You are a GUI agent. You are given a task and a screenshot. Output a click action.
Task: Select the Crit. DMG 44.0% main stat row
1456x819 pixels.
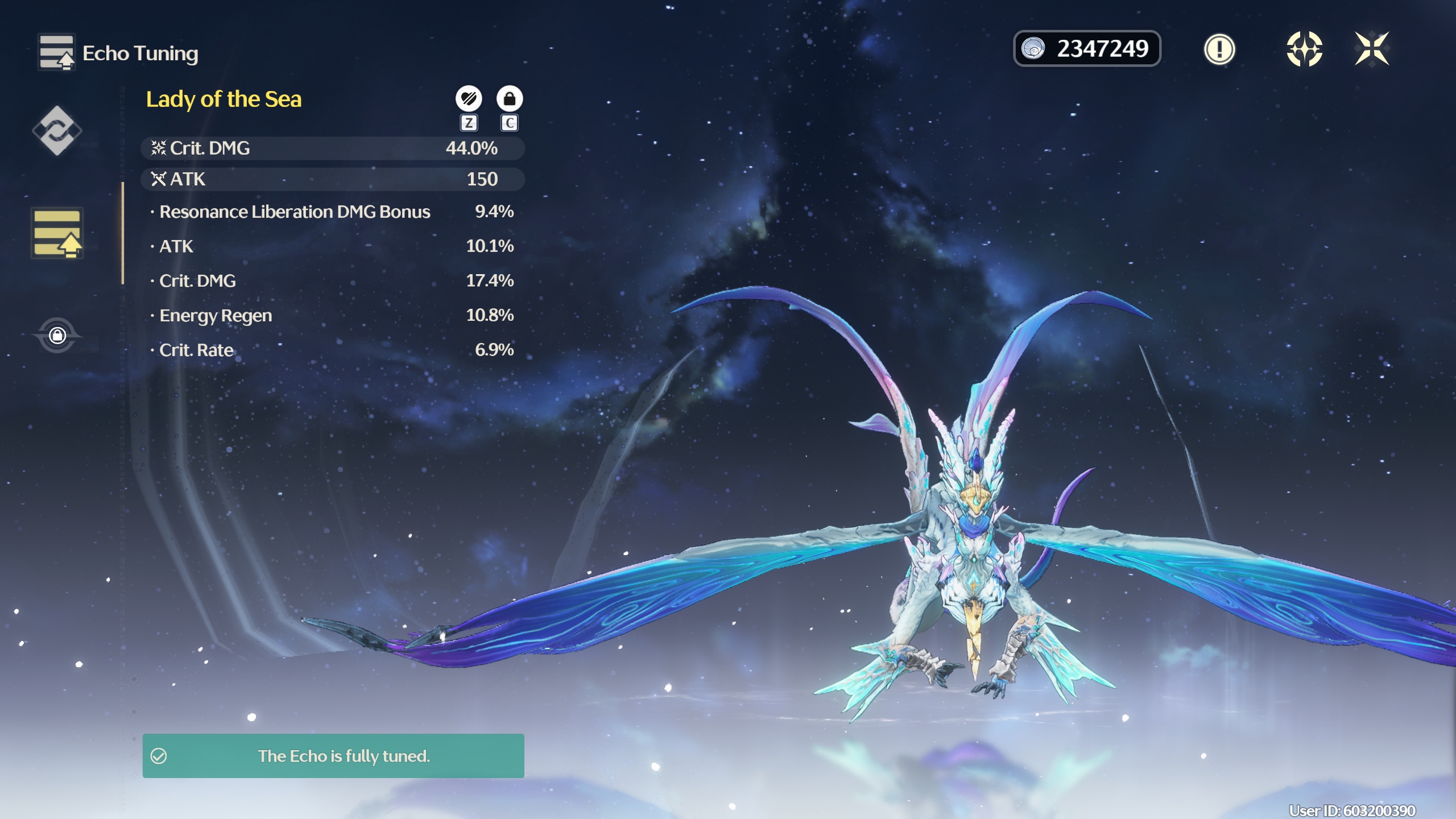(332, 148)
